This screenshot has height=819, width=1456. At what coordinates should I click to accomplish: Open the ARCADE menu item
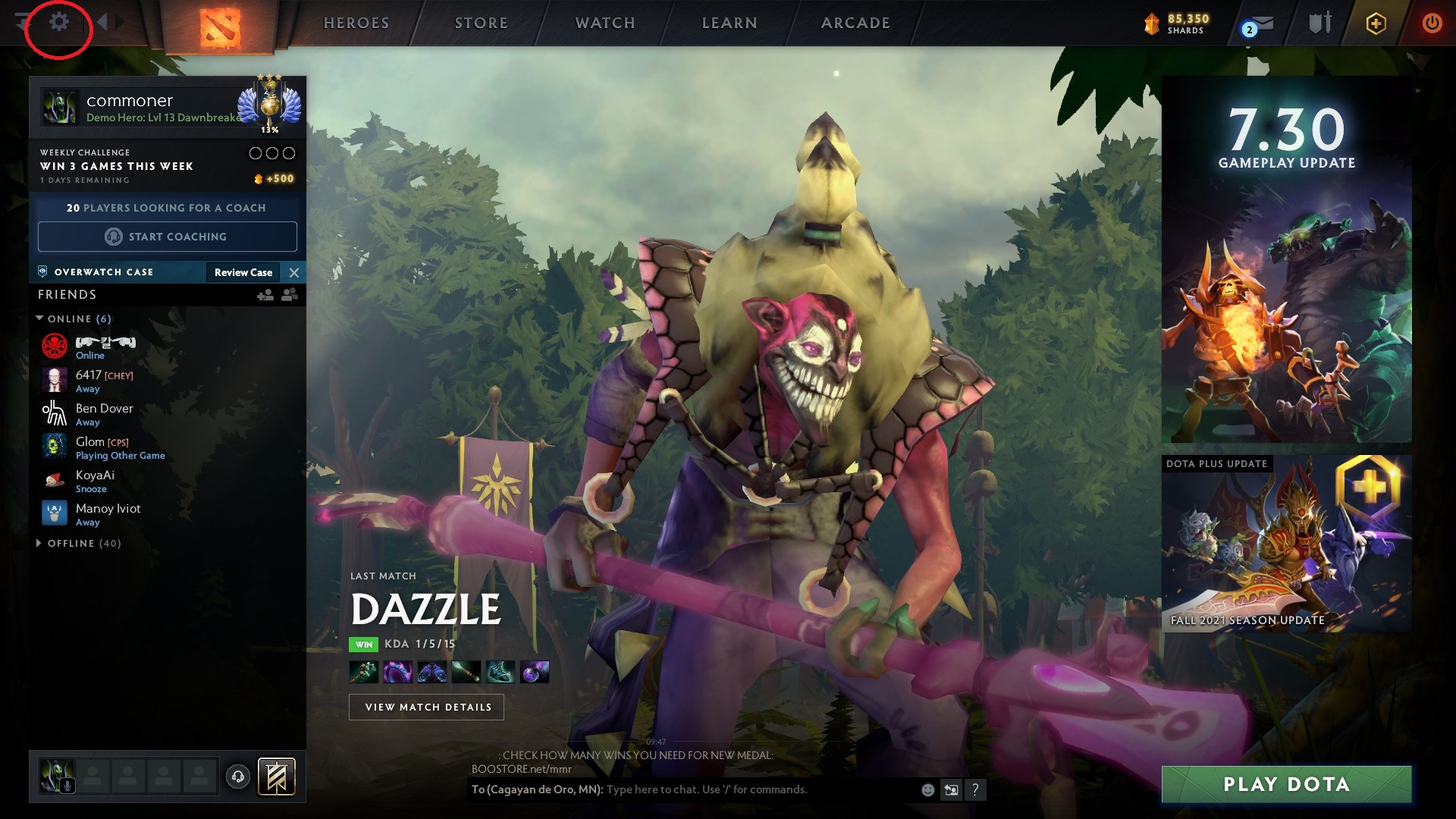pyautogui.click(x=855, y=23)
